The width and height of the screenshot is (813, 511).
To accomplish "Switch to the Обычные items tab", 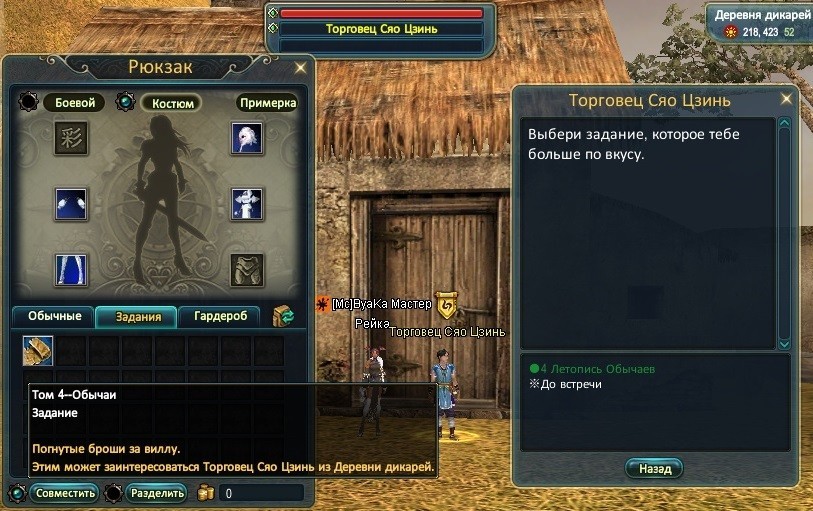I will (53, 317).
